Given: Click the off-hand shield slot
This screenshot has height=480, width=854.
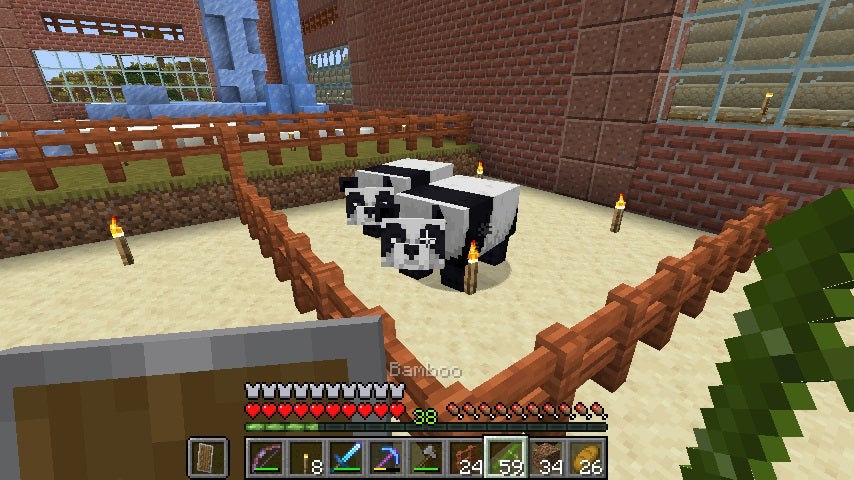Looking at the screenshot, I should coord(207,458).
